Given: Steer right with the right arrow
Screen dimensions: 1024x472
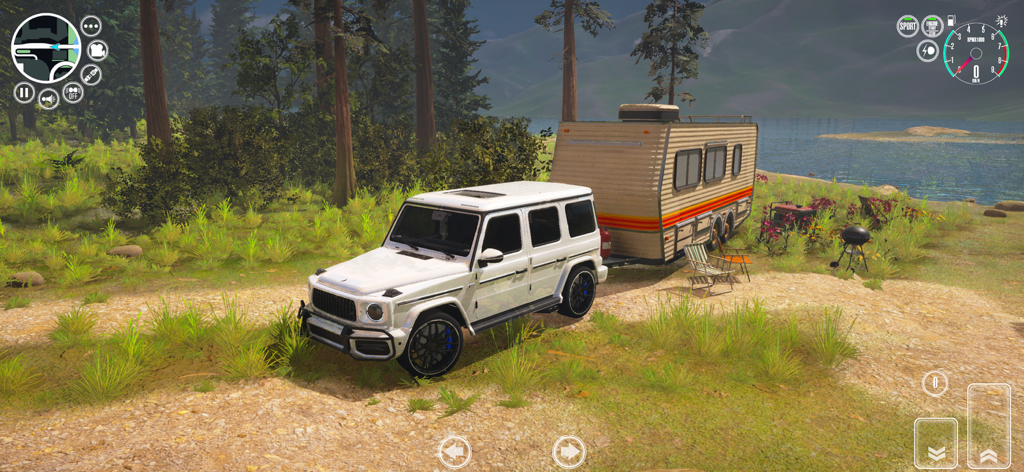Looking at the screenshot, I should [x=568, y=452].
